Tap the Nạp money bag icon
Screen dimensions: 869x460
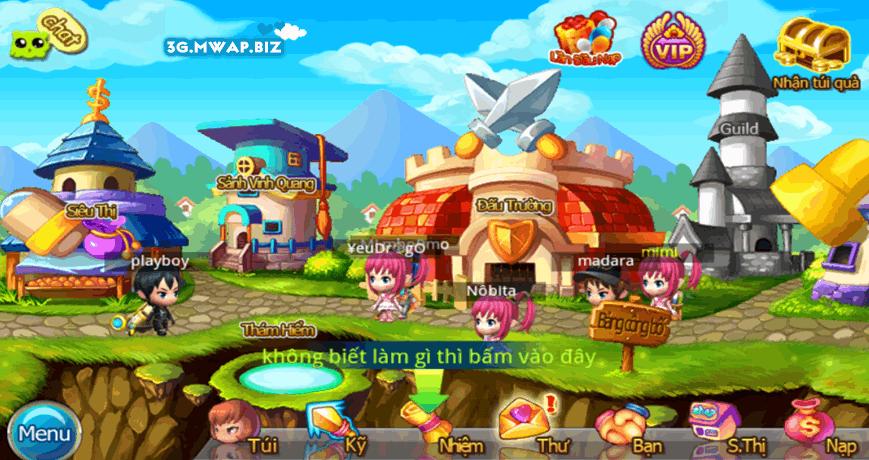[x=812, y=424]
